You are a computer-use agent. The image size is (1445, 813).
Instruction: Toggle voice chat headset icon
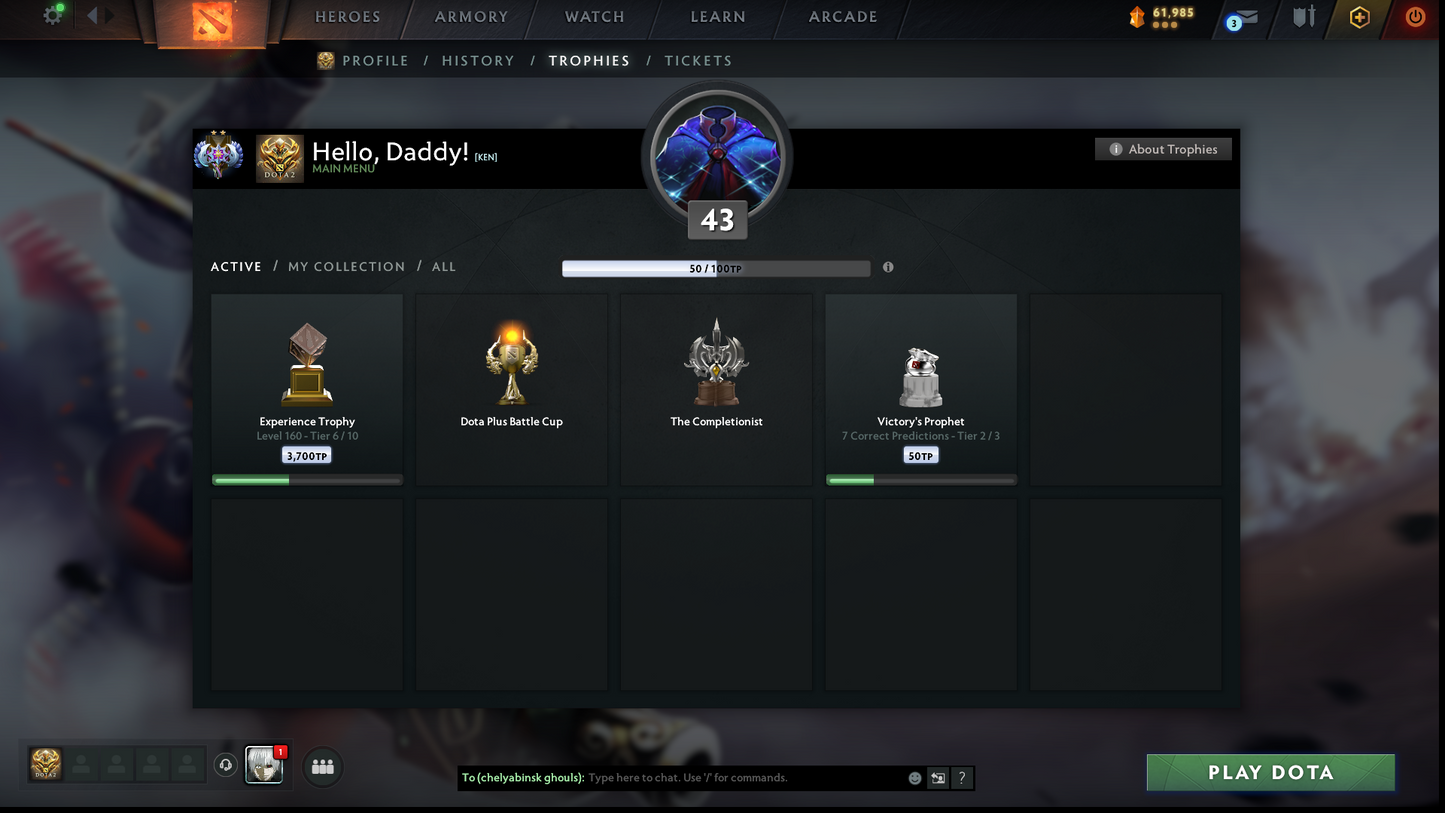click(225, 765)
